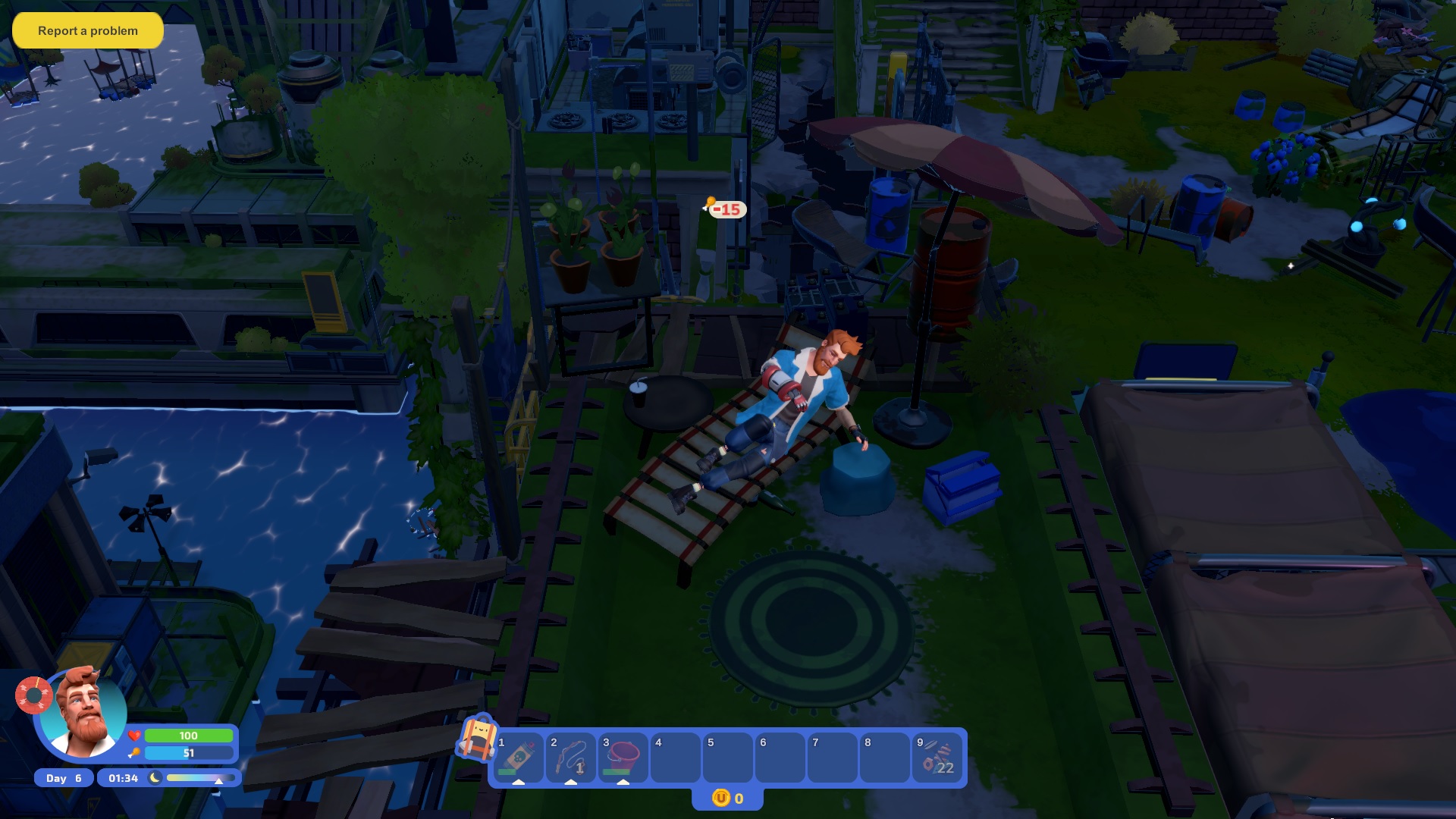Viewport: 1456px width, 819px height.
Task: Click the Report a problem button
Action: point(88,30)
